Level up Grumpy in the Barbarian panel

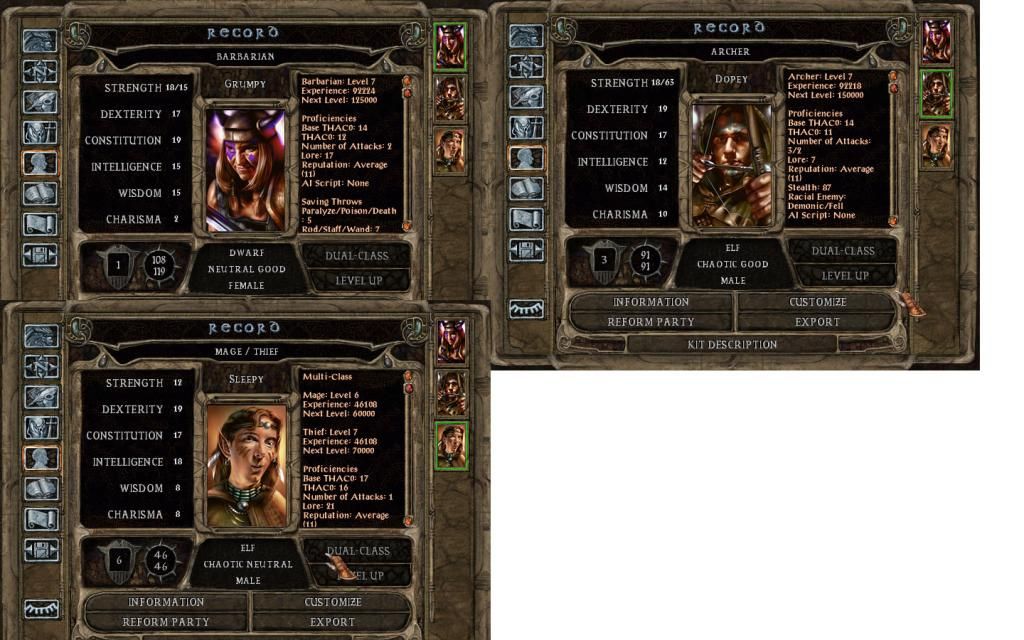point(357,281)
